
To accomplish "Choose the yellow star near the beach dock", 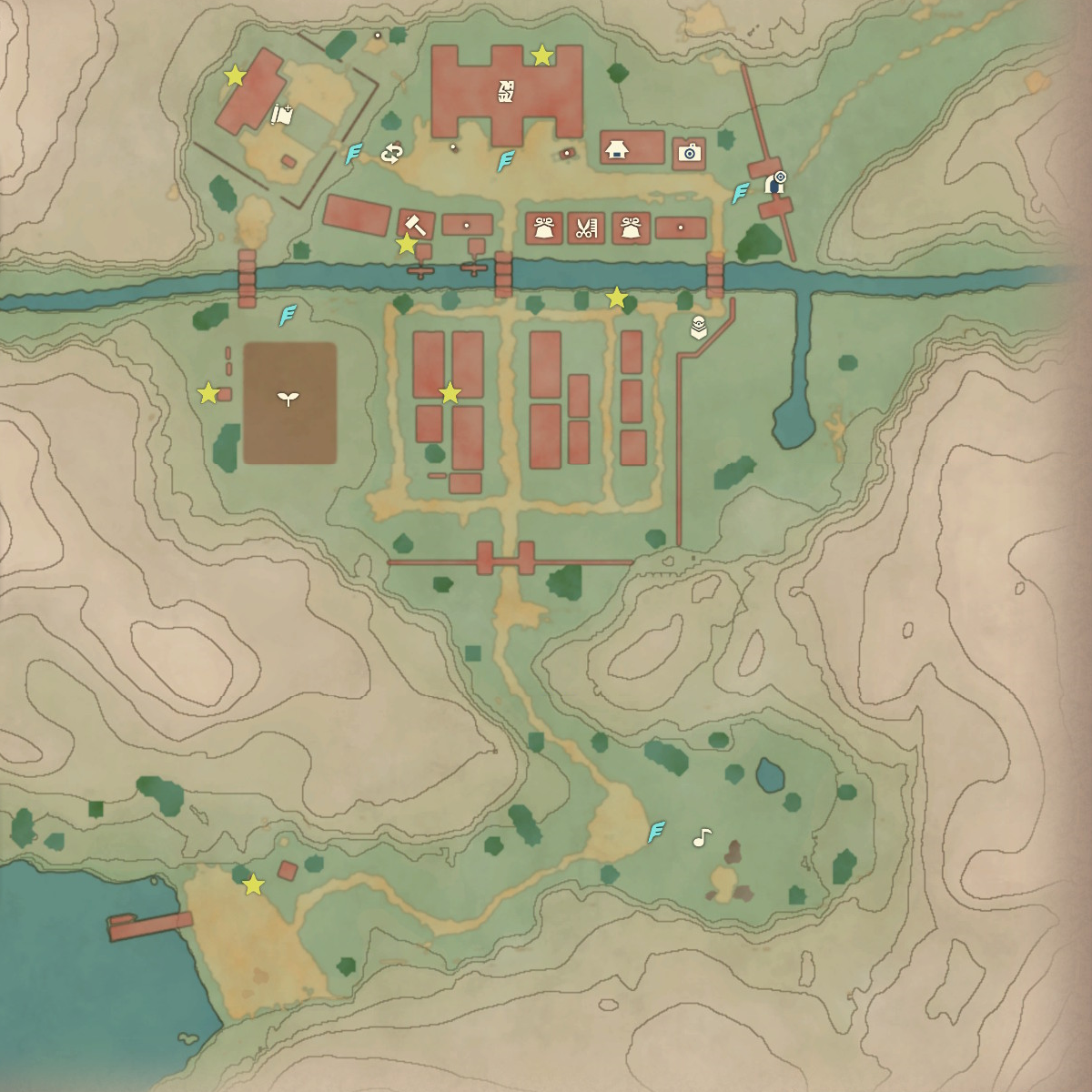I will 253,885.
